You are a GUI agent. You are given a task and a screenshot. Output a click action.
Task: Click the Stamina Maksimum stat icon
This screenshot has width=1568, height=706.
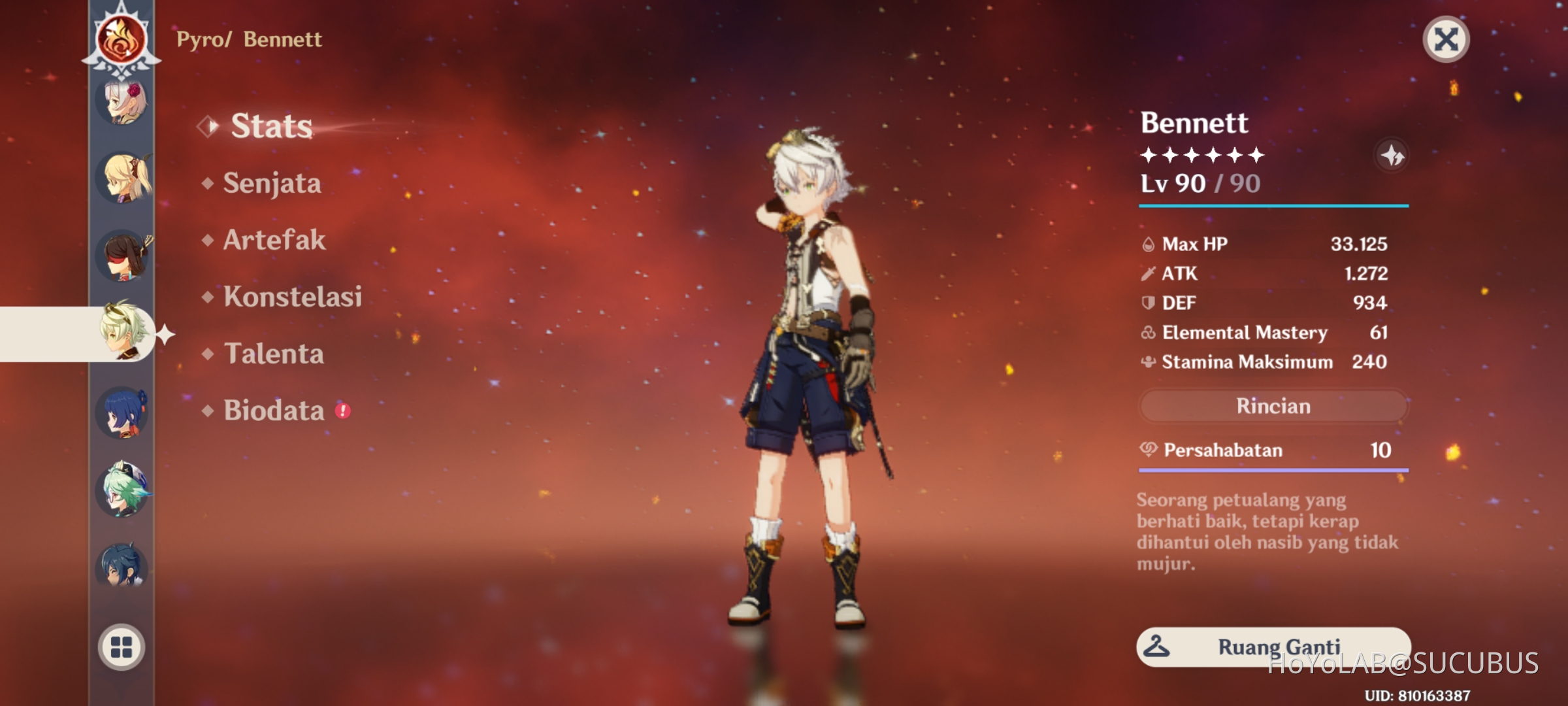(1147, 361)
